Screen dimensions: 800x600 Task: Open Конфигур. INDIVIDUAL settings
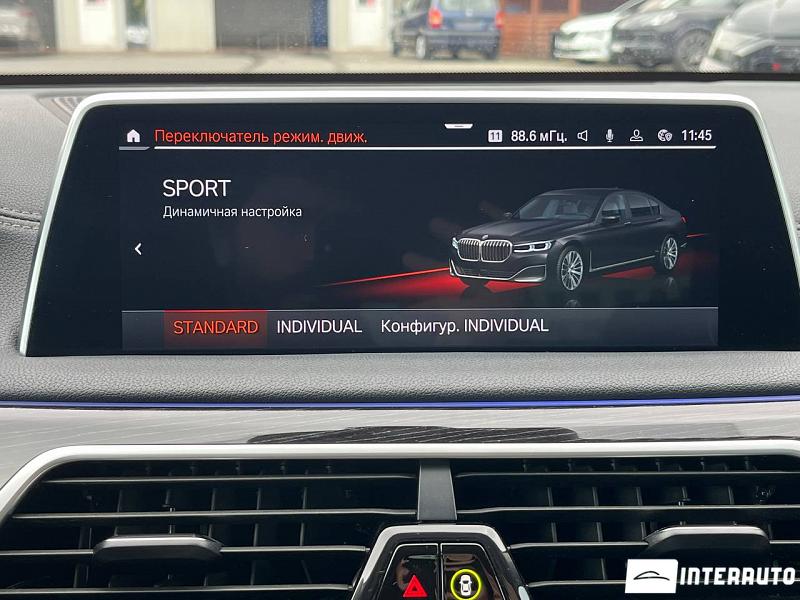464,326
